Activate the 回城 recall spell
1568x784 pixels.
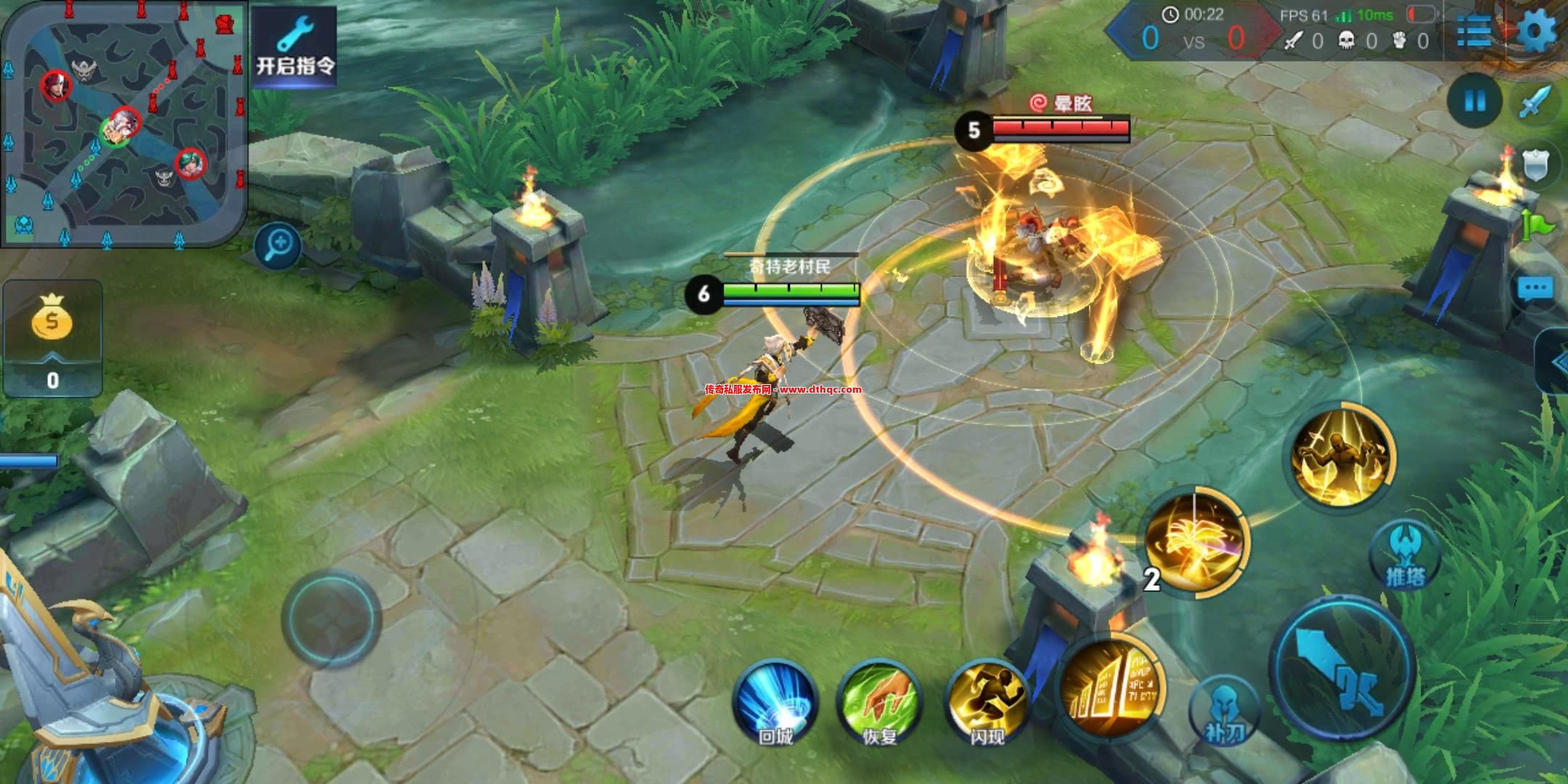pyautogui.click(x=775, y=701)
